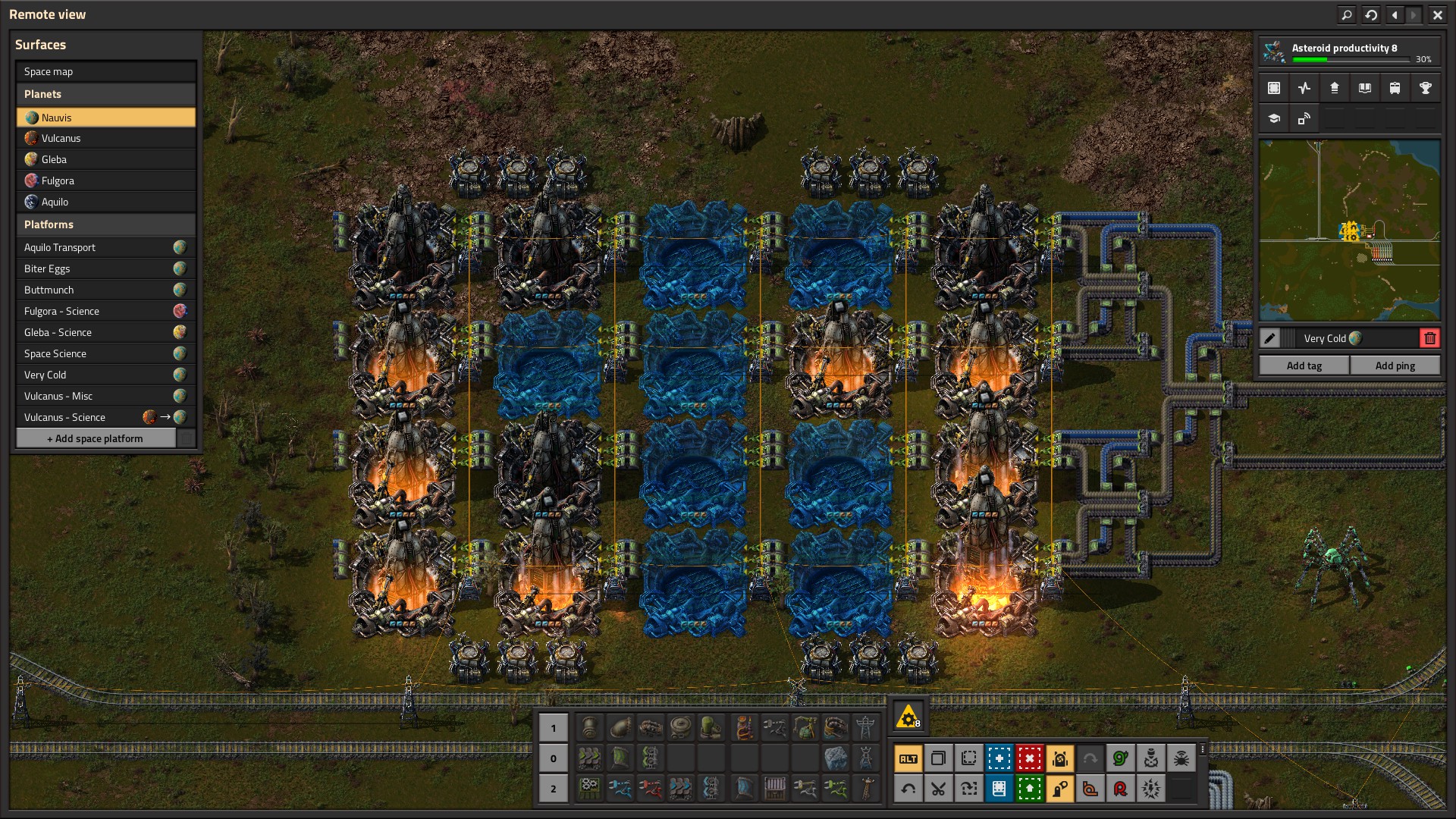Viewport: 1456px width, 819px height.
Task: Select the Gleba planet entry
Action: [105, 159]
